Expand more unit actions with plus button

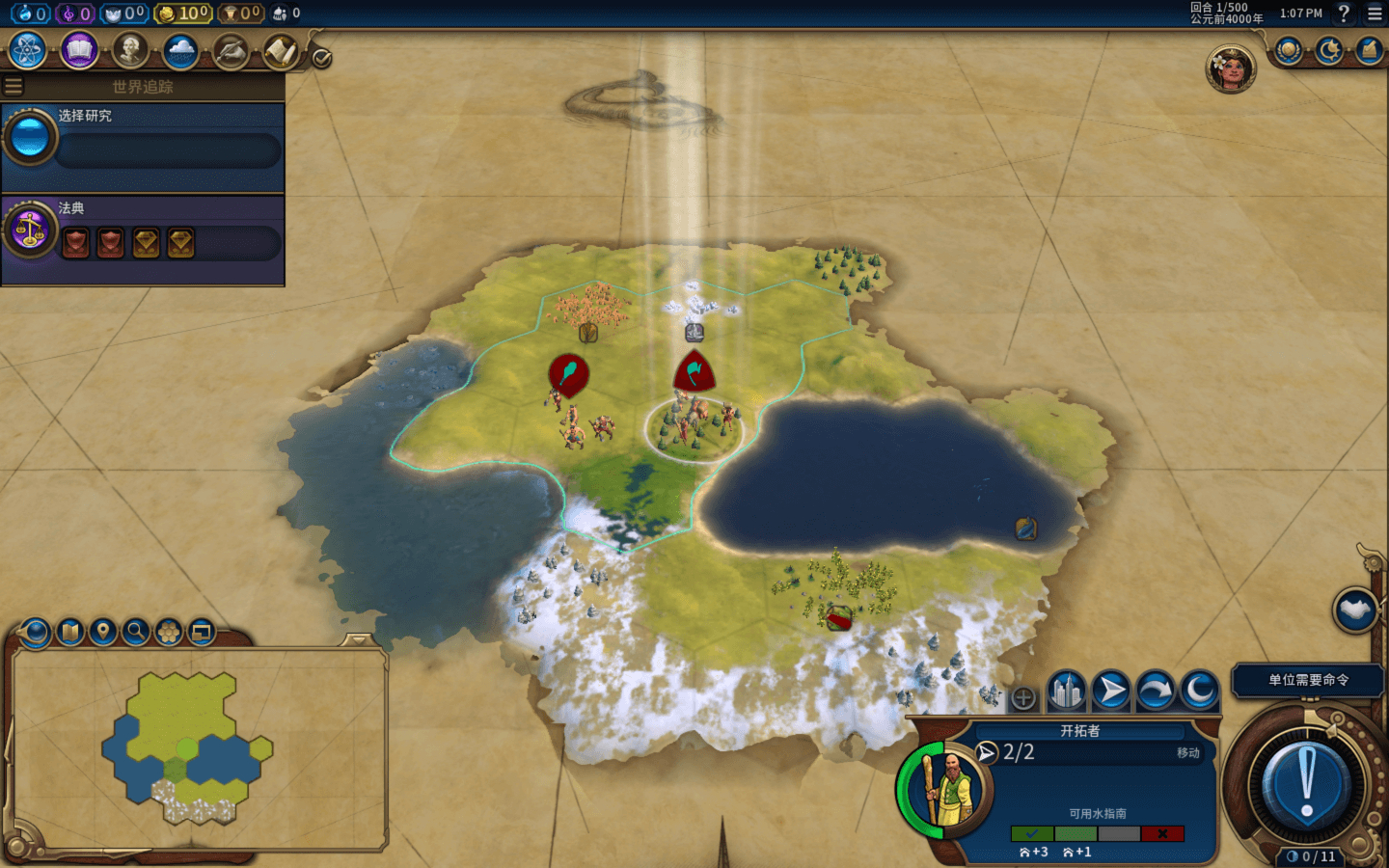1023,697
